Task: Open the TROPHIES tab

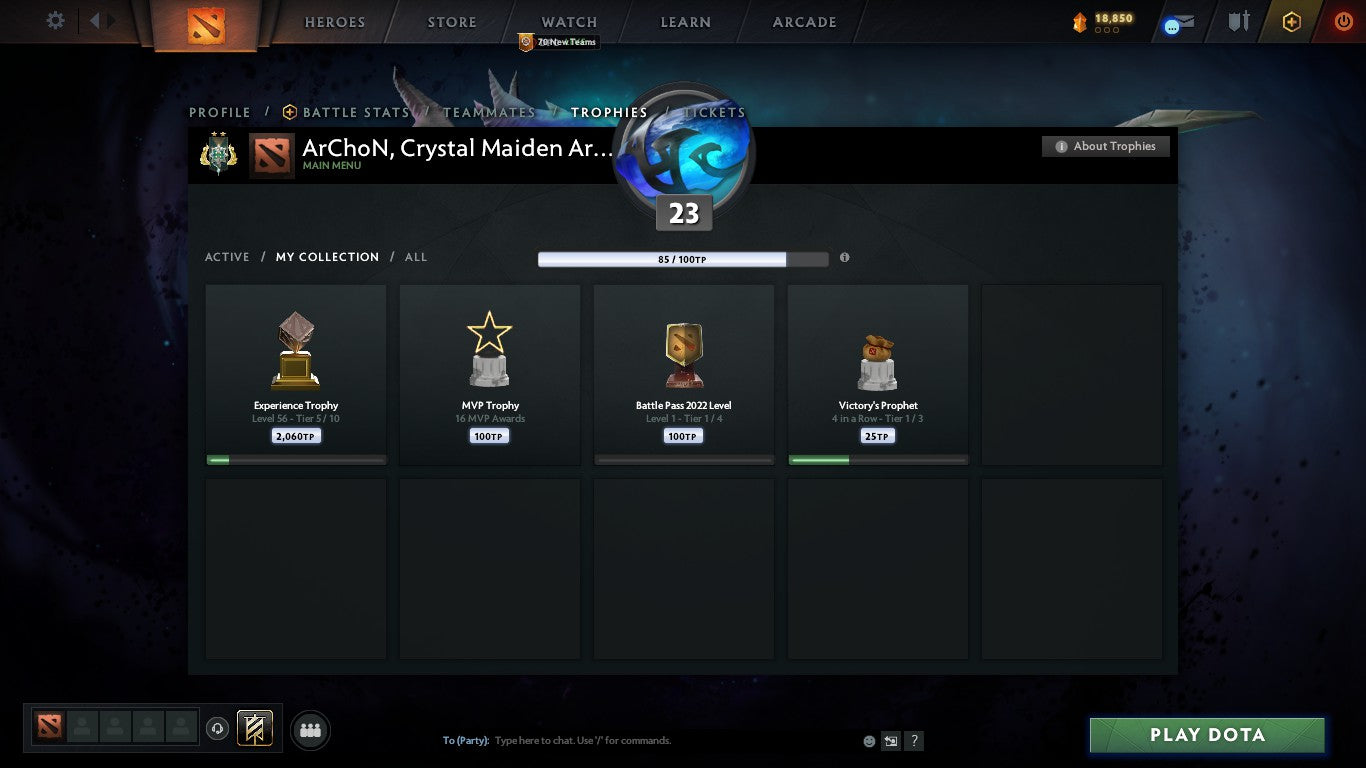Action: 609,112
